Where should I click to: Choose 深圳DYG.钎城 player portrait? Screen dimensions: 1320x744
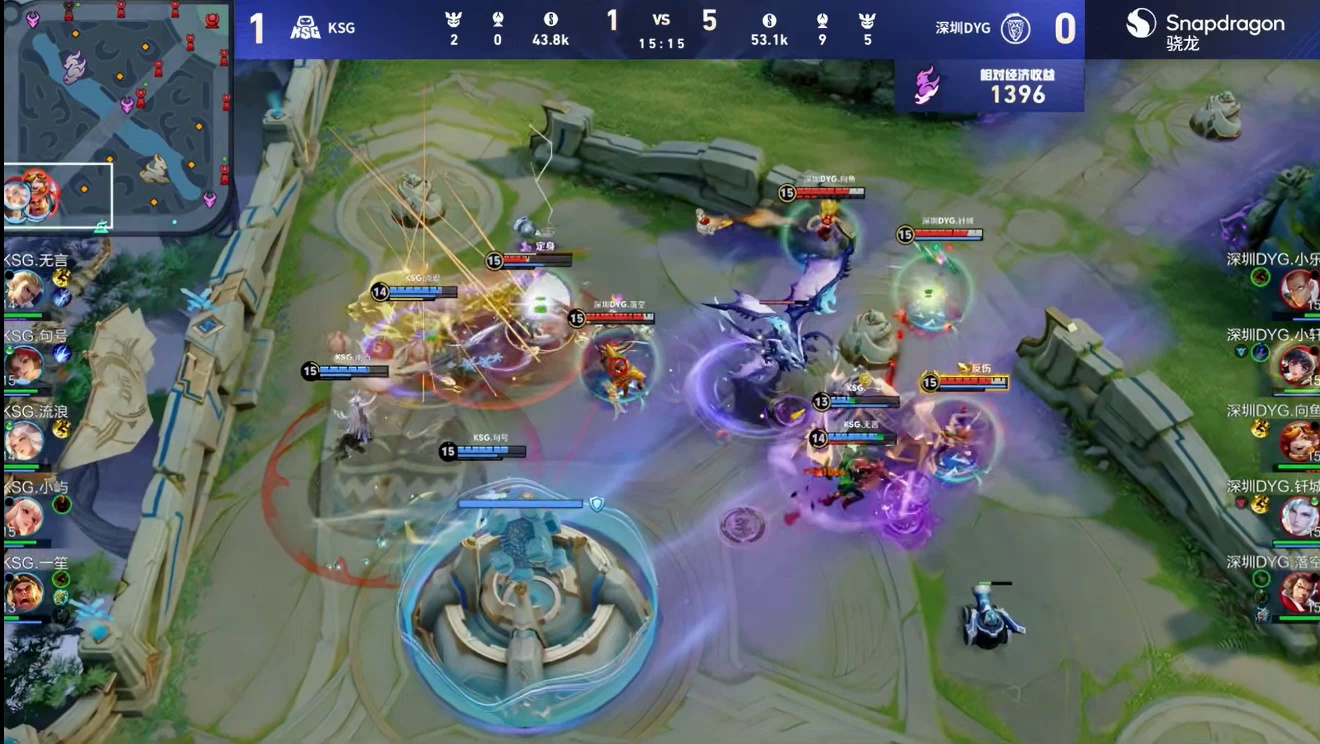pyautogui.click(x=1300, y=517)
